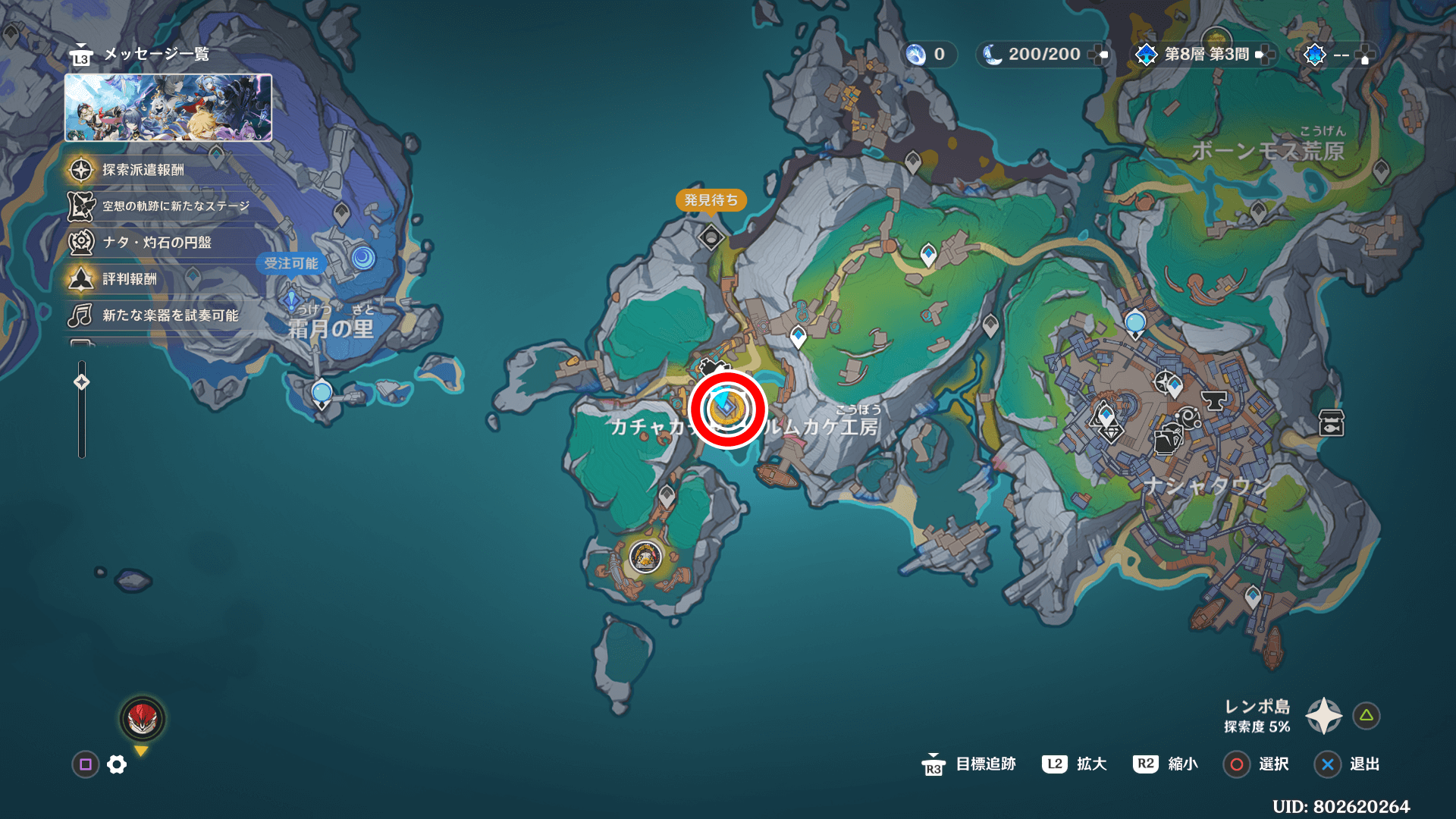The image size is (1456, 819).
Task: Open map settings gear icon
Action: (x=117, y=764)
